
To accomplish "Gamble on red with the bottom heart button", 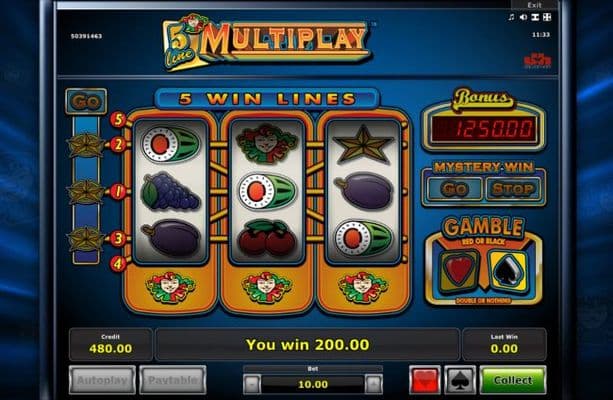I will click(x=424, y=380).
